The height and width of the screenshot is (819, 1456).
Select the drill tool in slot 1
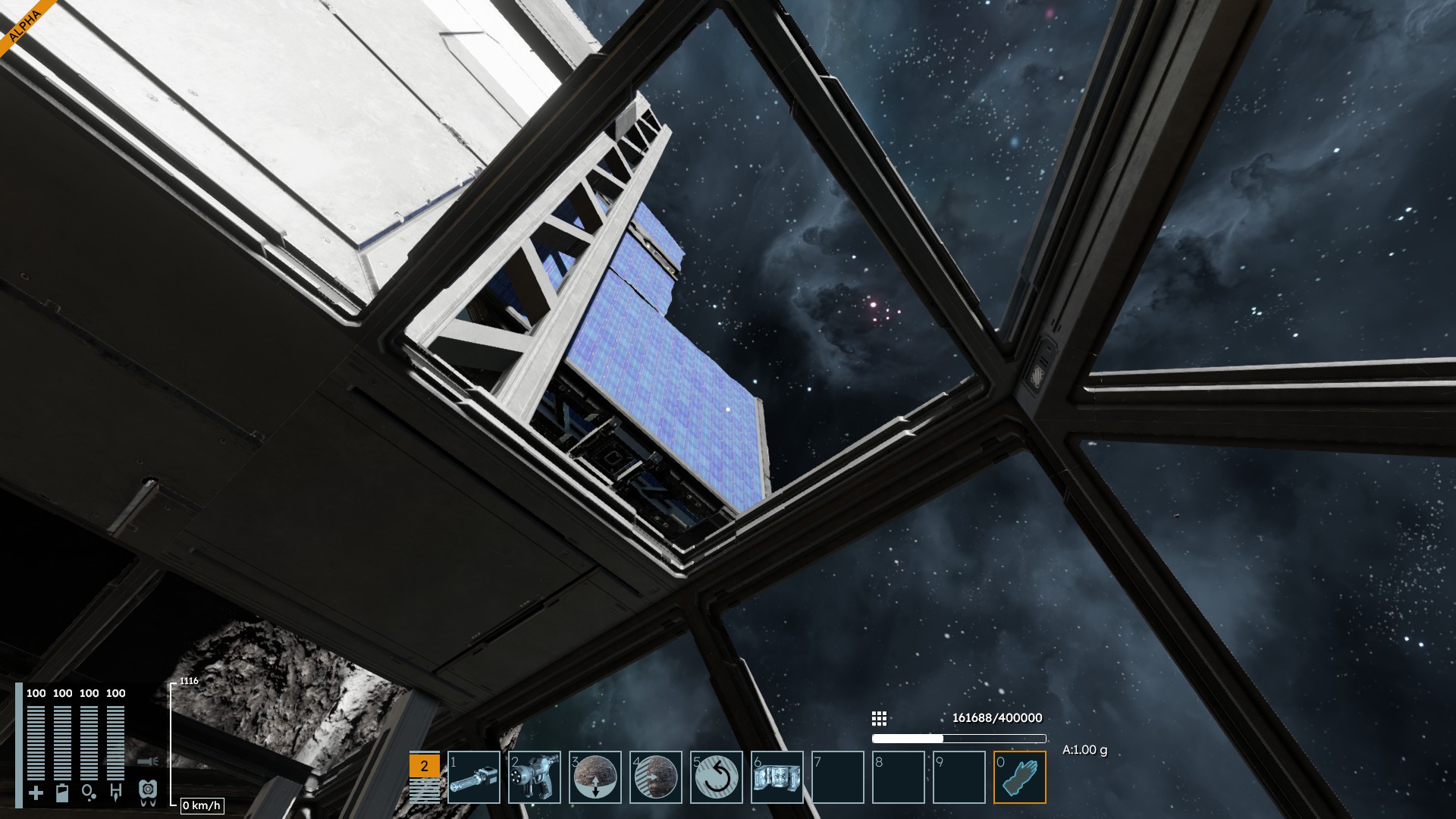474,777
